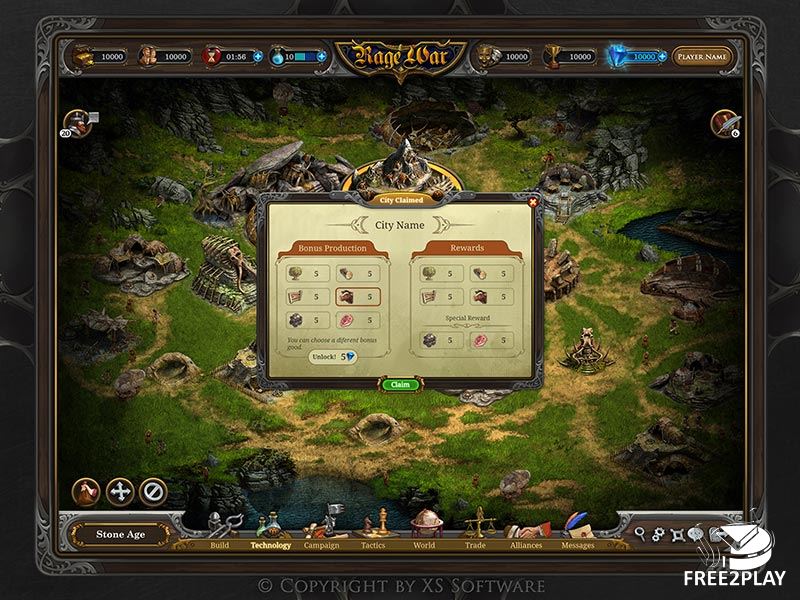
Task: Switch to the Technology menu
Action: (270, 532)
